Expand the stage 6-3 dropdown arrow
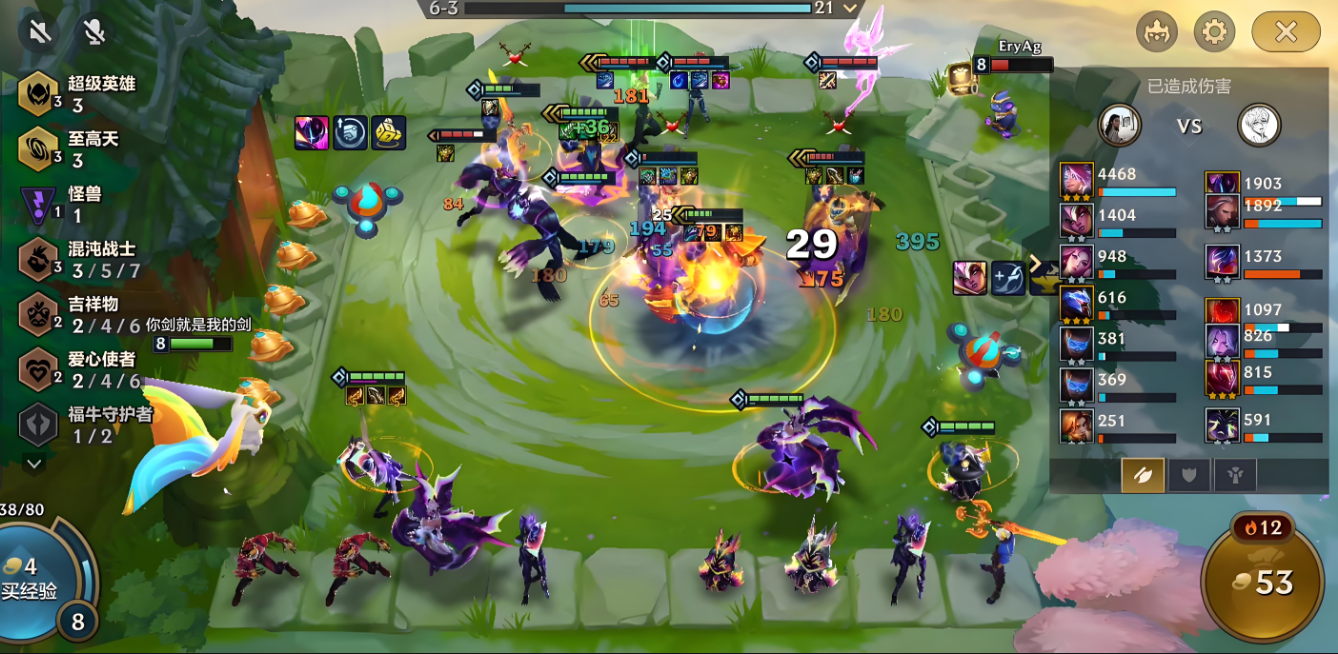This screenshot has height=654, width=1338. click(x=851, y=8)
